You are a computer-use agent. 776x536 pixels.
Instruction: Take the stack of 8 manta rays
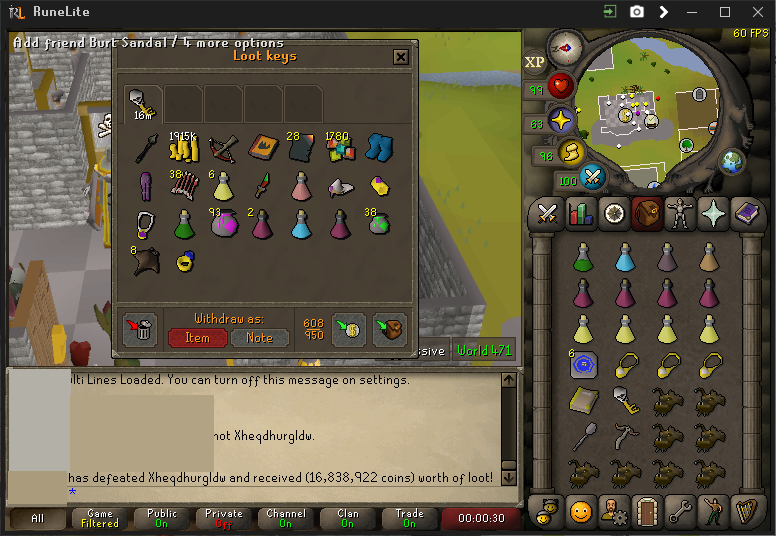(146, 262)
